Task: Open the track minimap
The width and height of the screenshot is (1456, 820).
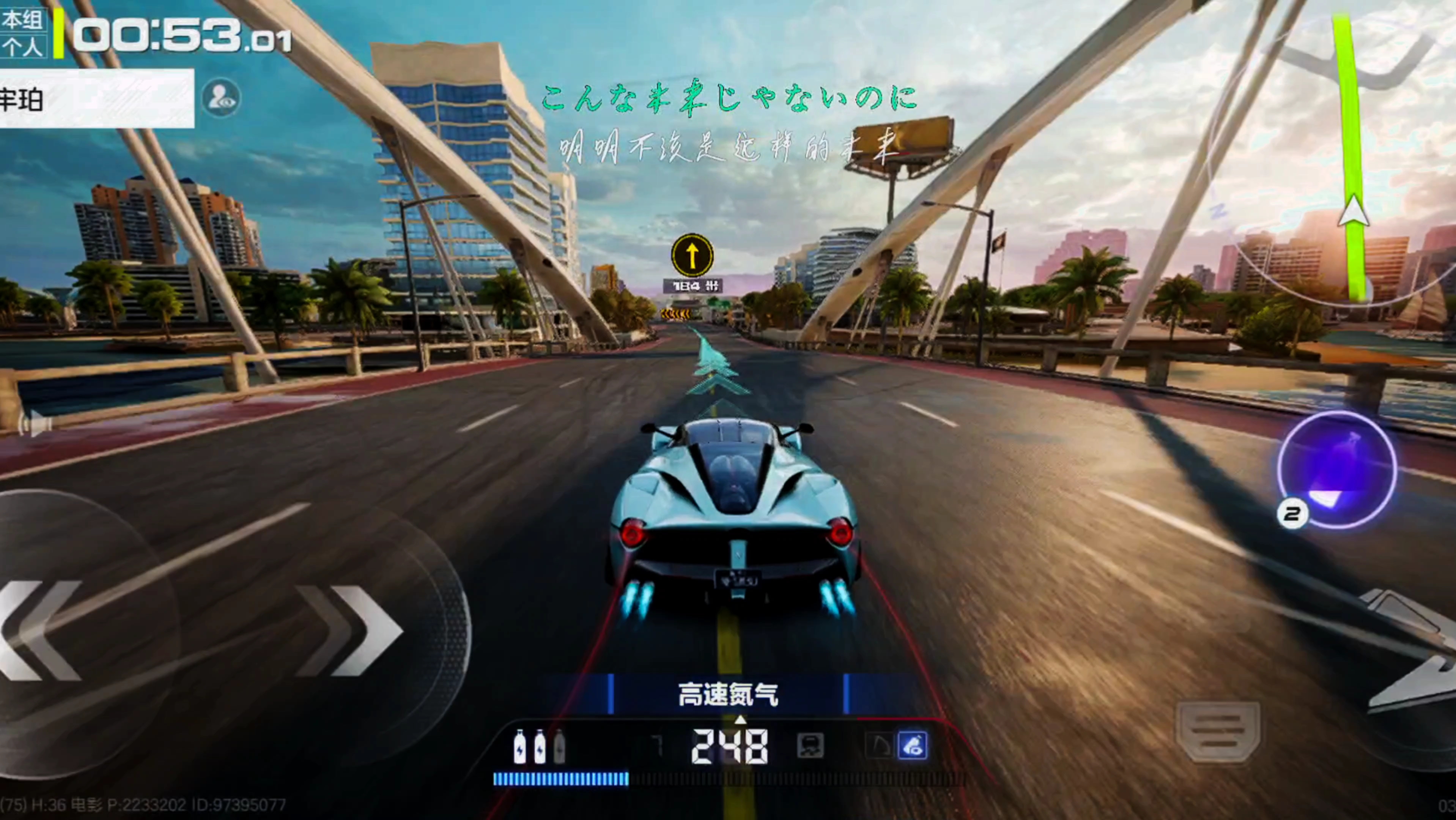Action: pyautogui.click(x=1351, y=158)
